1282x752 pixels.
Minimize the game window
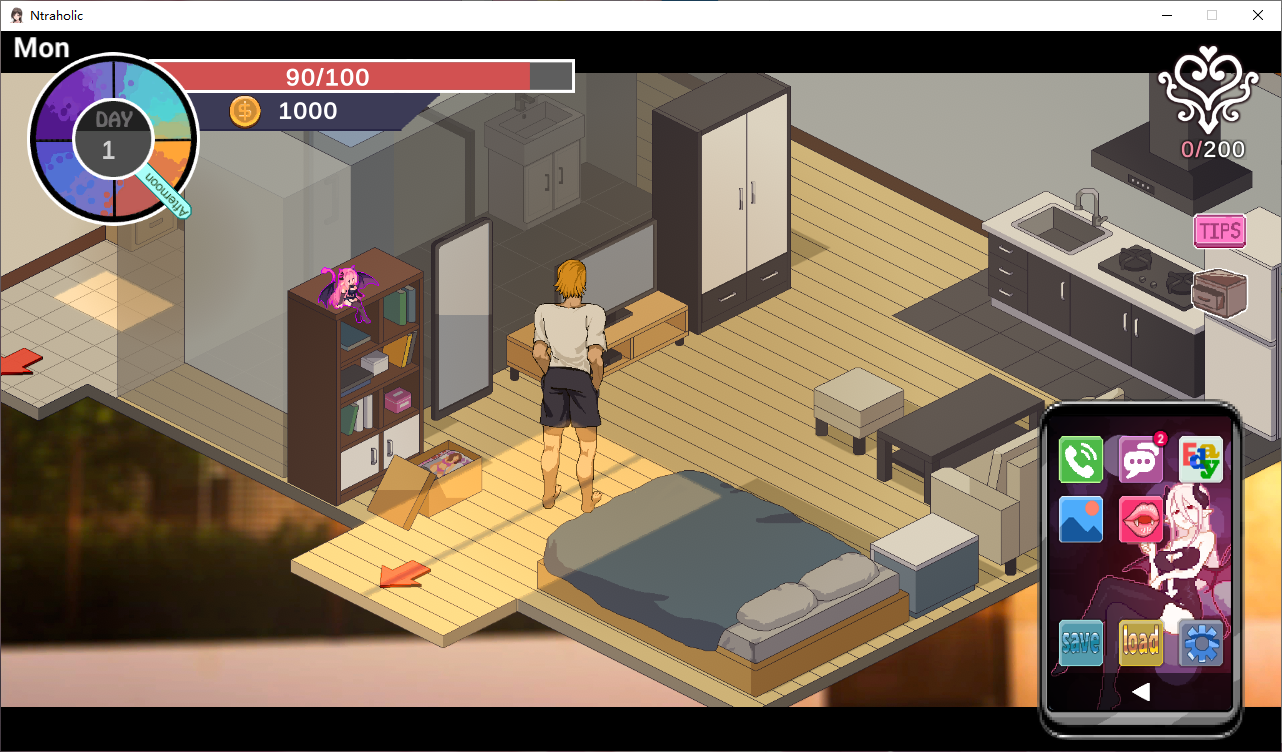pyautogui.click(x=1166, y=15)
